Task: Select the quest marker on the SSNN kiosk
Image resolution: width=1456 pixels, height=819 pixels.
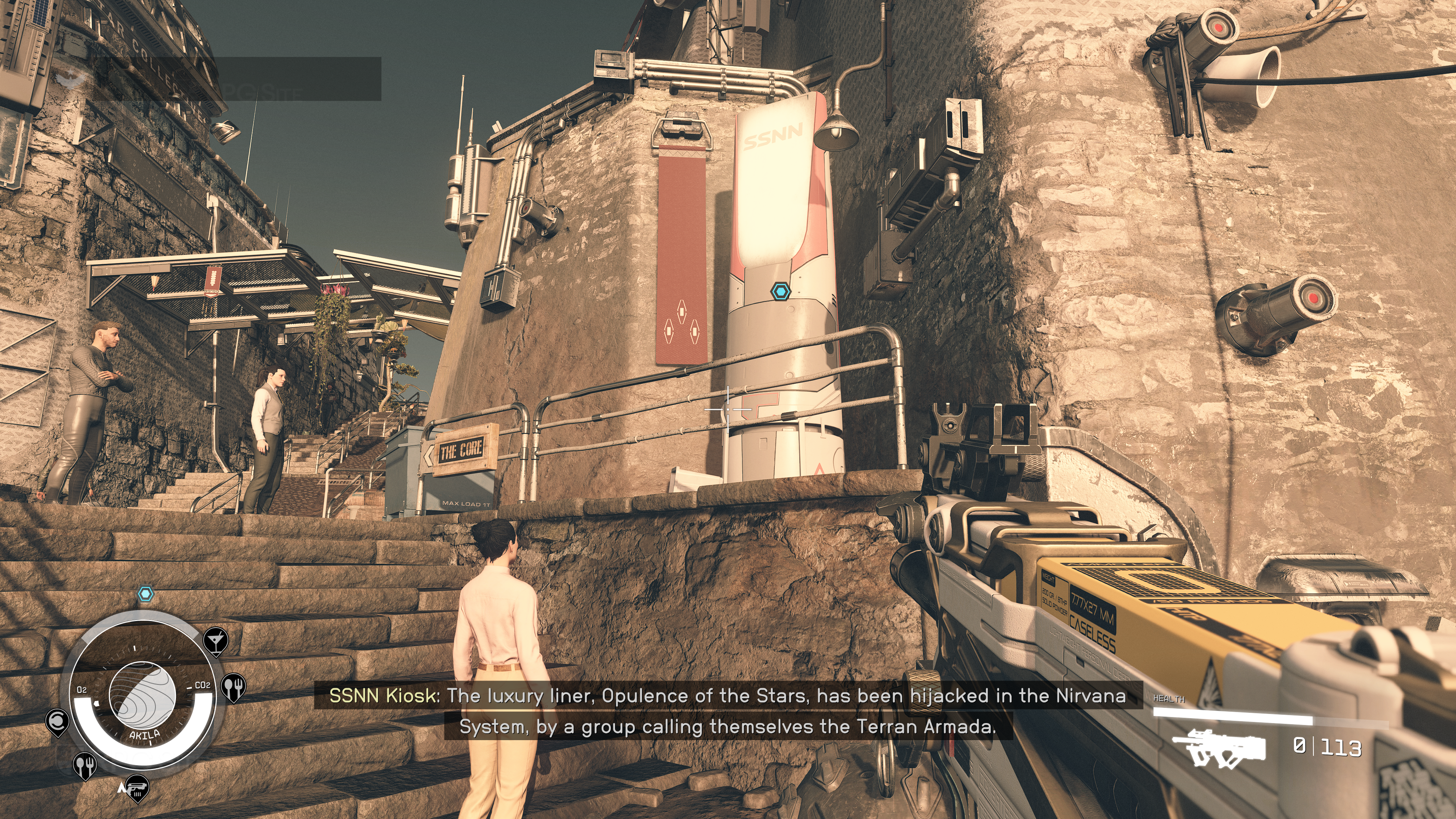Action: pos(780,292)
